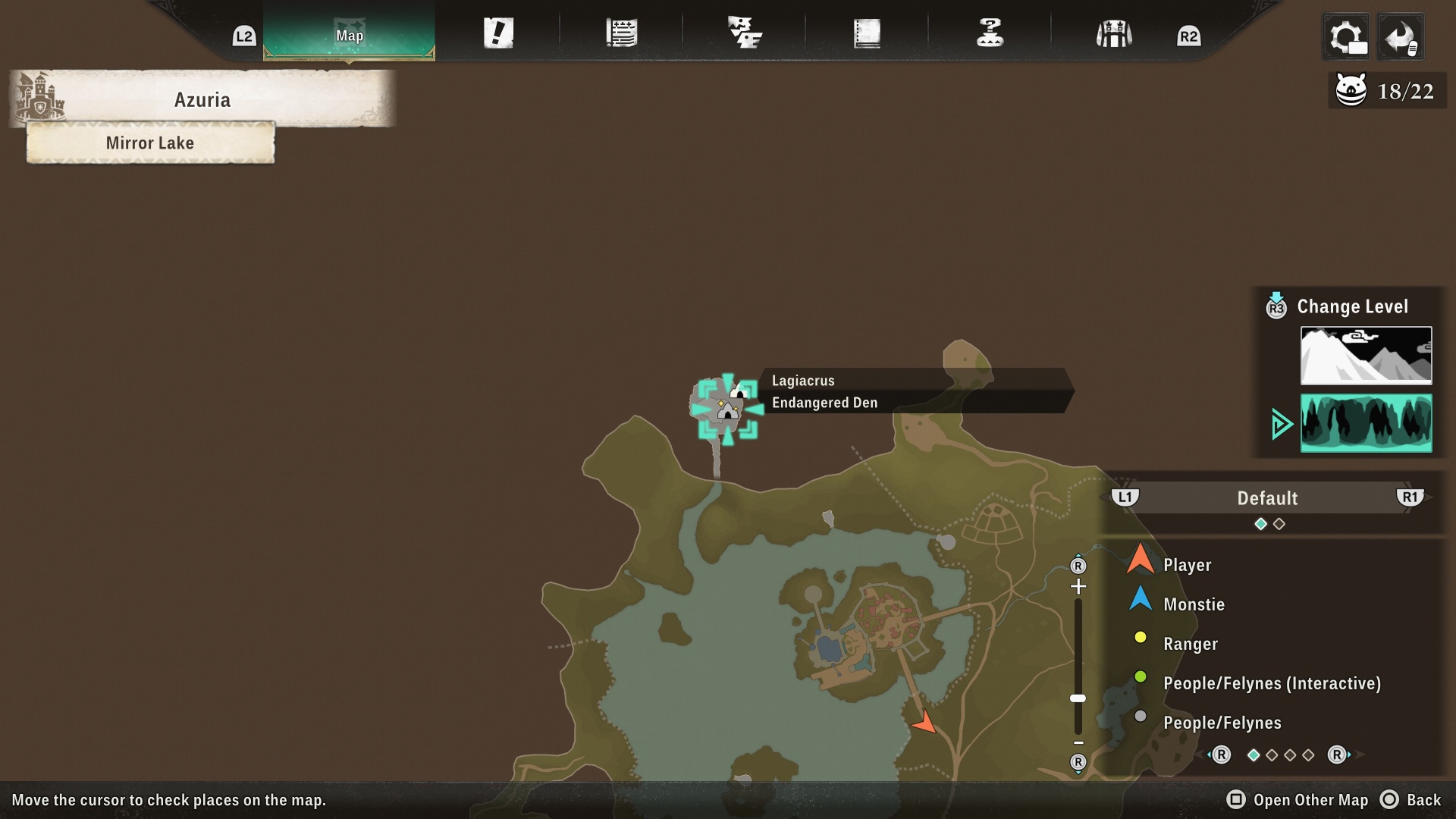
Task: Open the journal notebook icon
Action: tap(868, 33)
